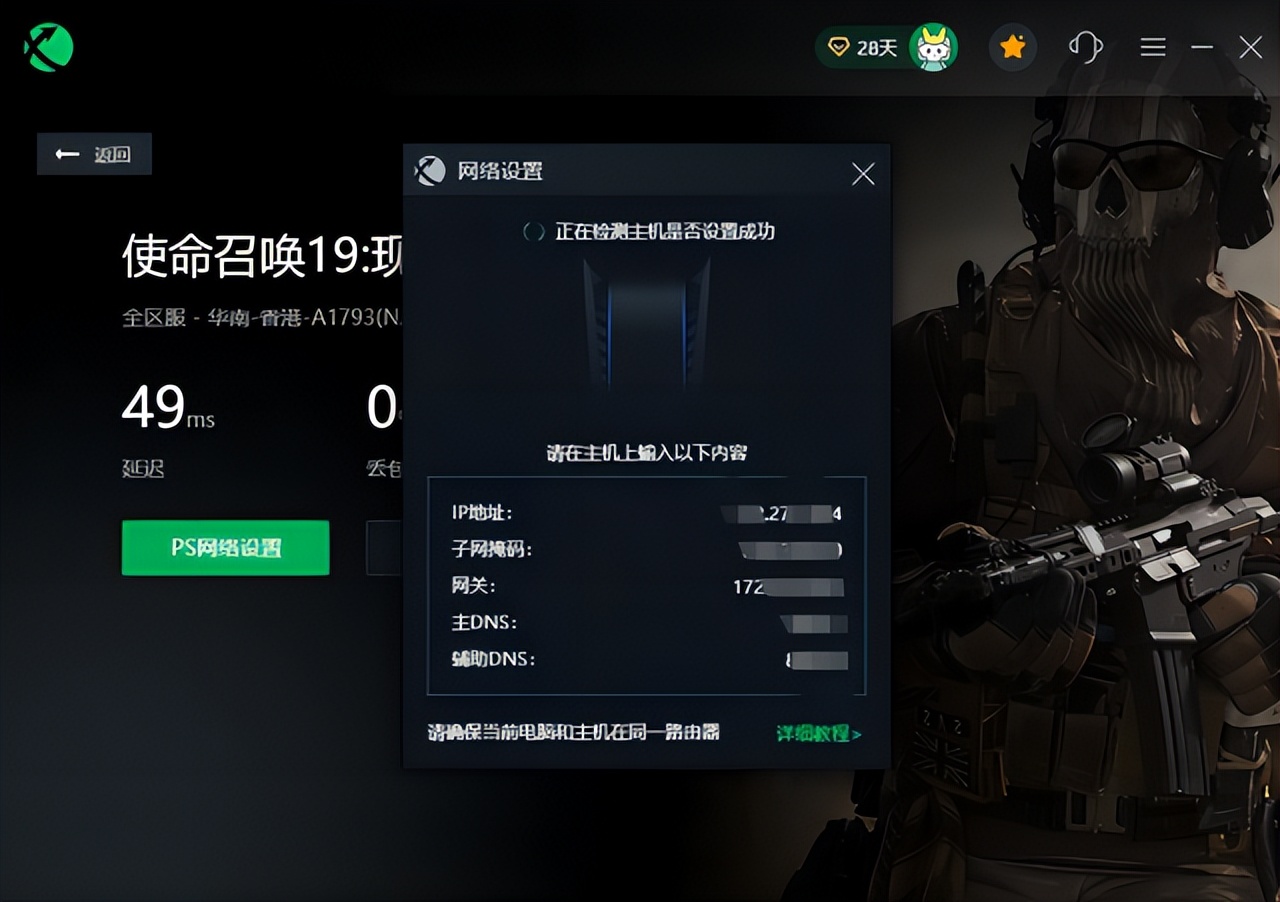Click the diamond VIP icon in the membership badge
Screen dimensions: 1280x902
coord(838,46)
